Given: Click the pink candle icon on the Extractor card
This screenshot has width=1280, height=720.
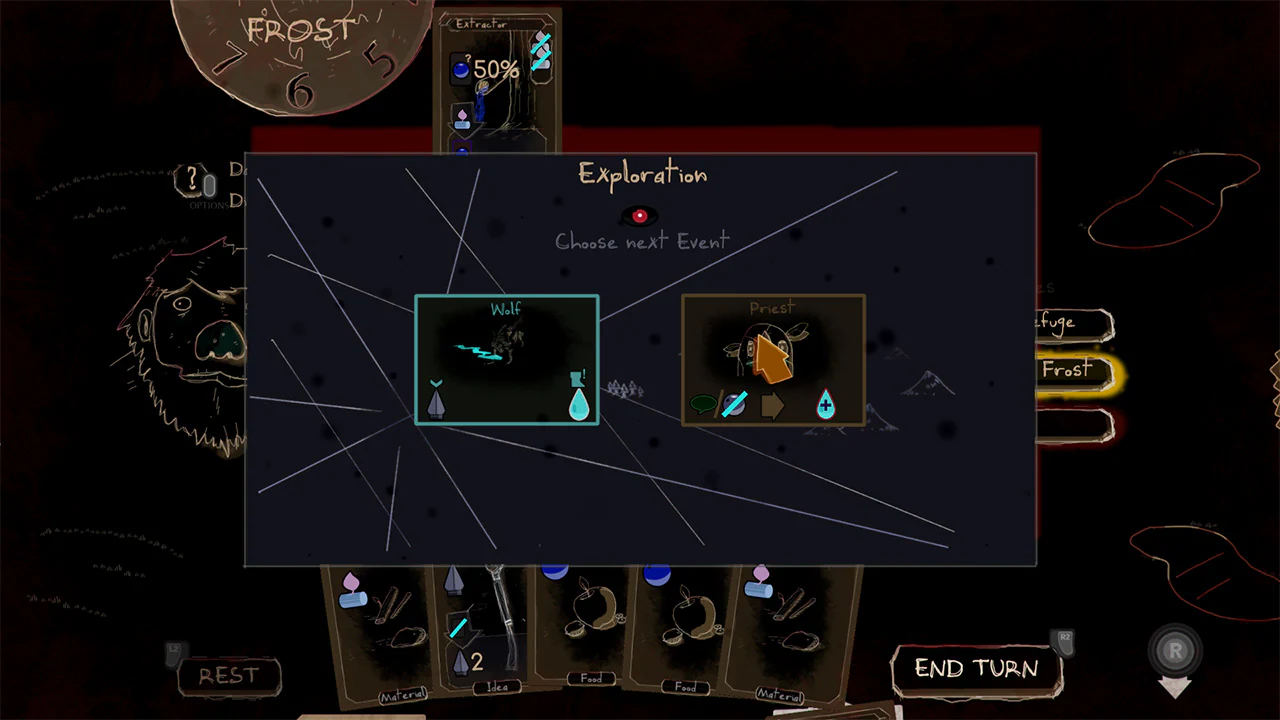Looking at the screenshot, I should click(462, 116).
